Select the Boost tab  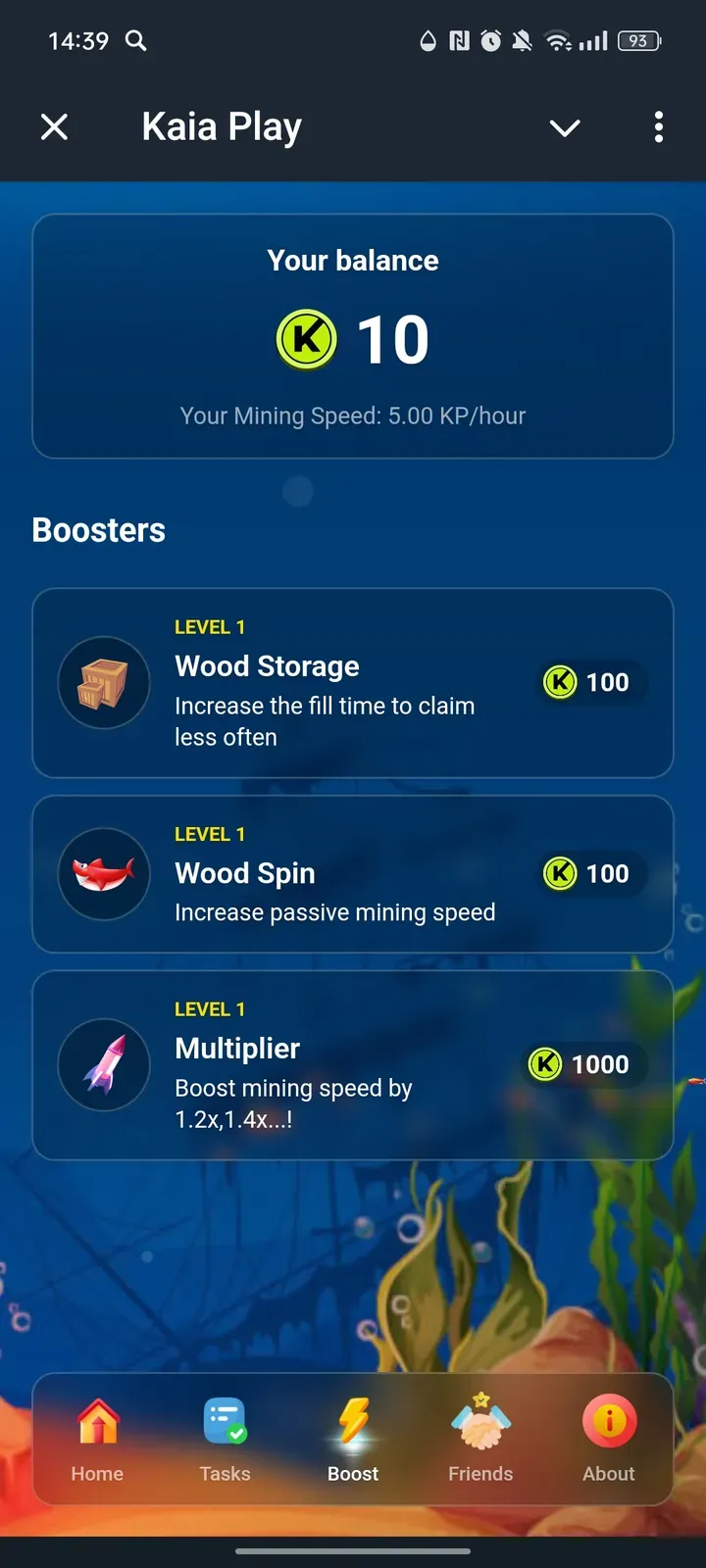353,1439
